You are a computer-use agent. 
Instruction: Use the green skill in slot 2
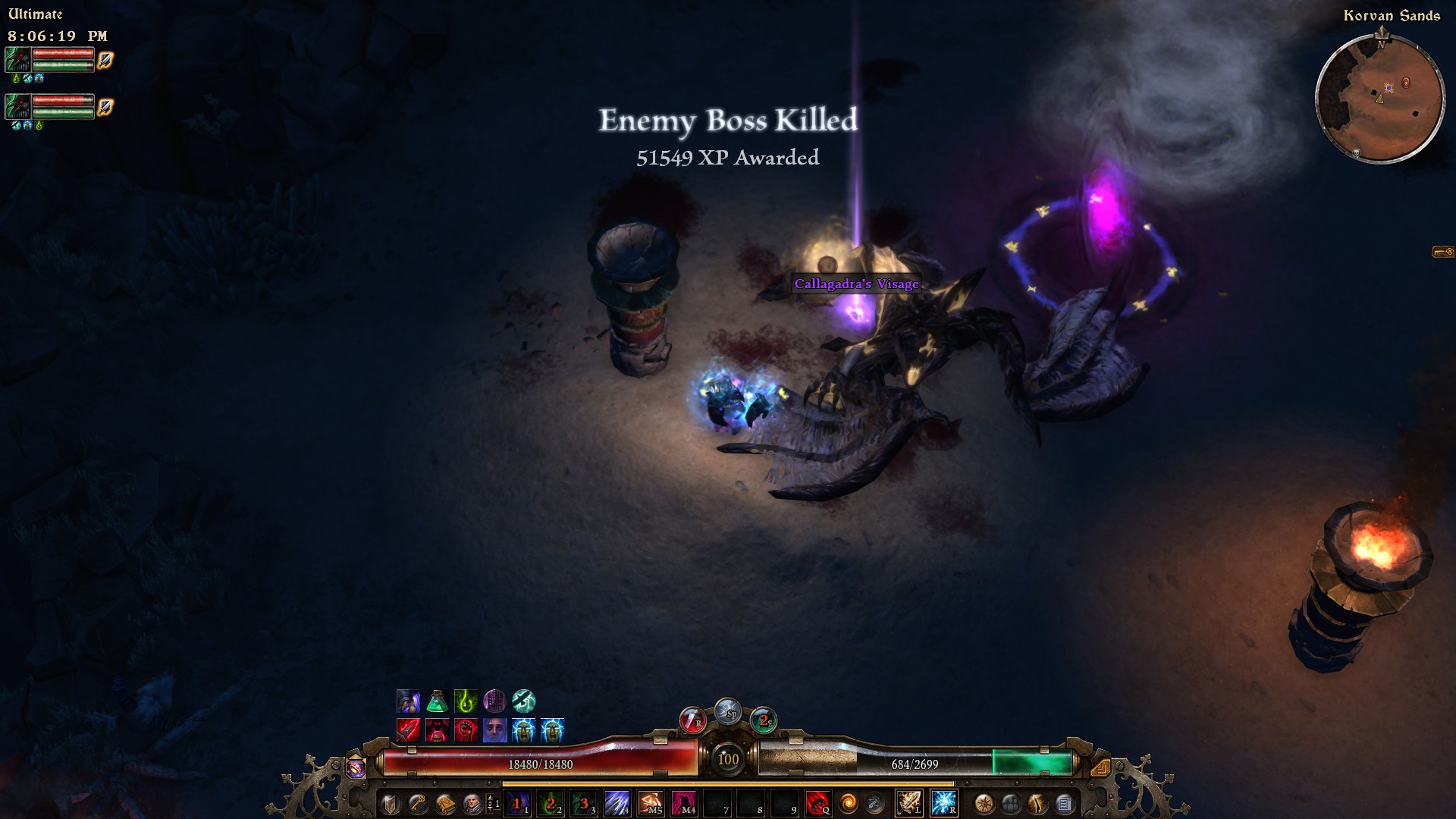[551, 803]
